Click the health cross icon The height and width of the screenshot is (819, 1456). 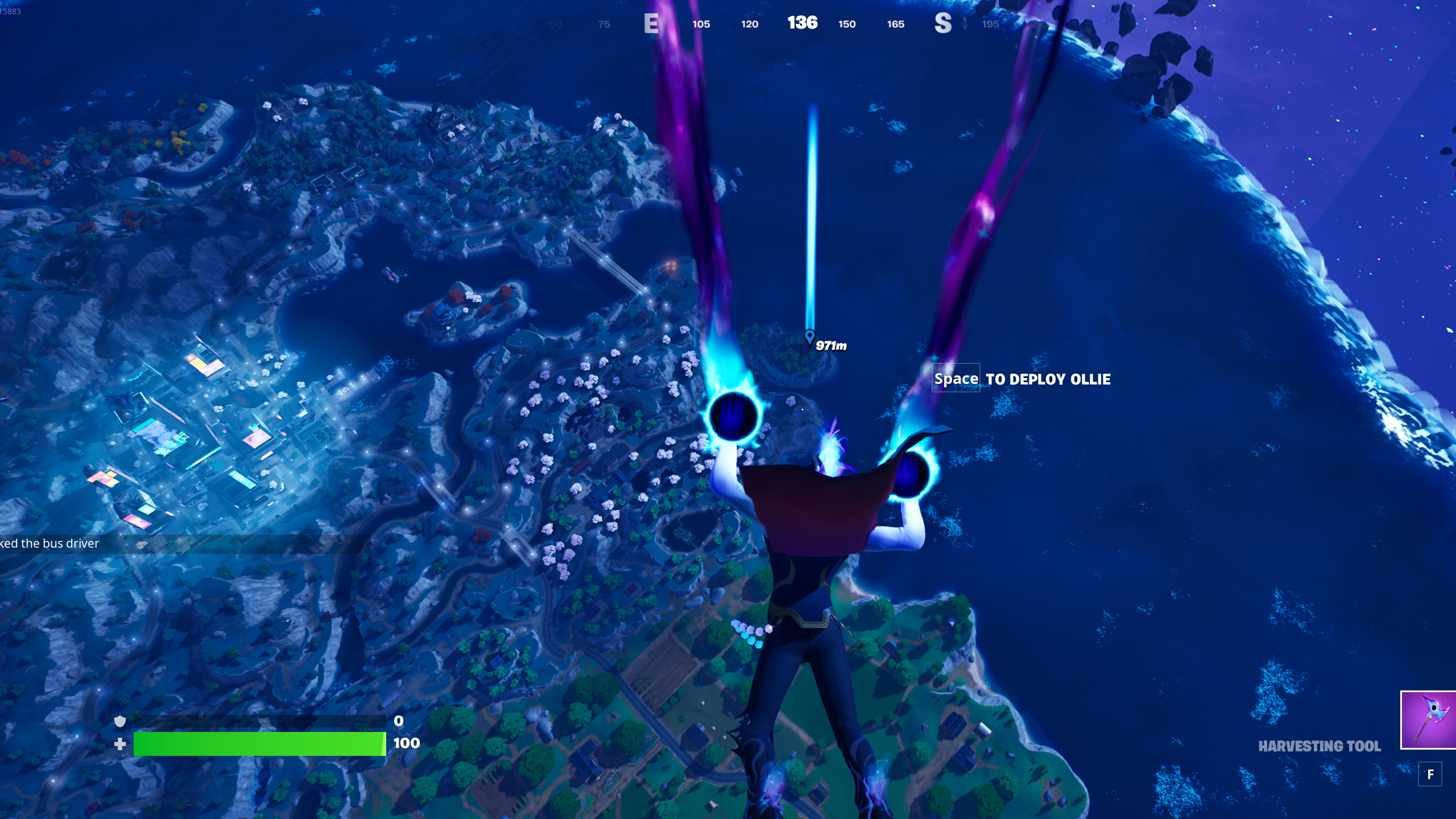pyautogui.click(x=119, y=743)
